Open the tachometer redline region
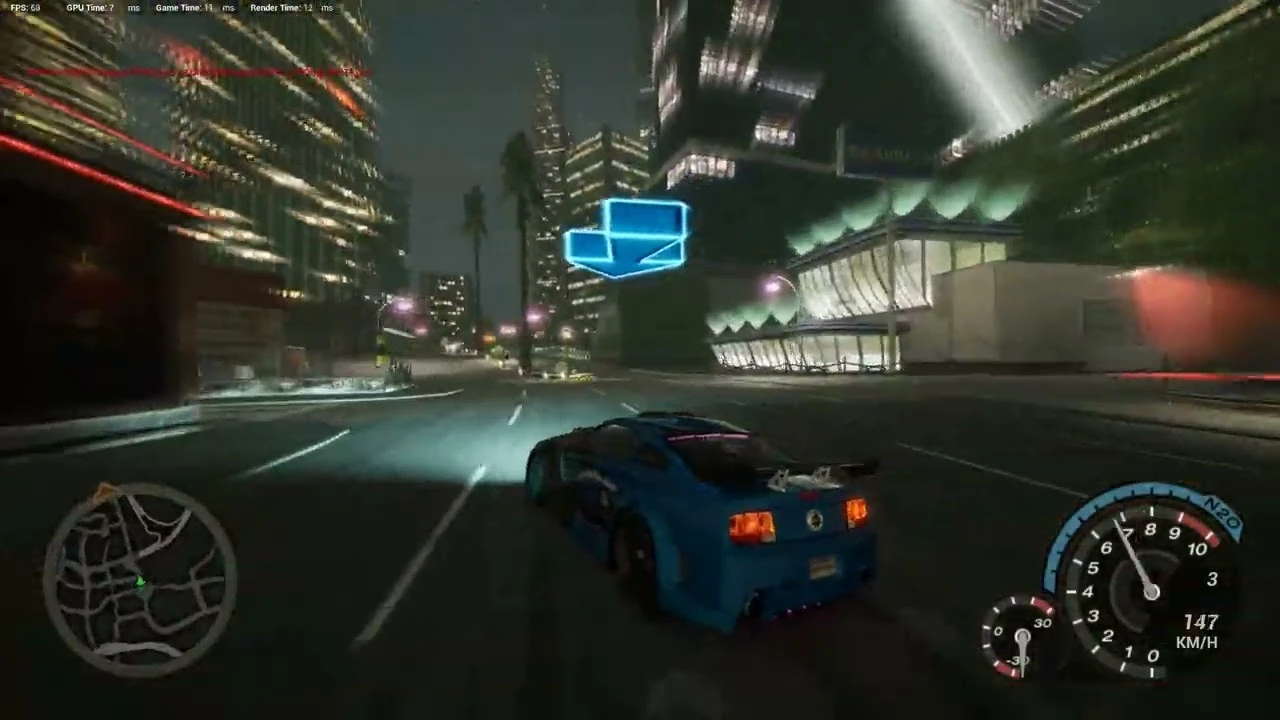The width and height of the screenshot is (1280, 720). pos(1197,527)
